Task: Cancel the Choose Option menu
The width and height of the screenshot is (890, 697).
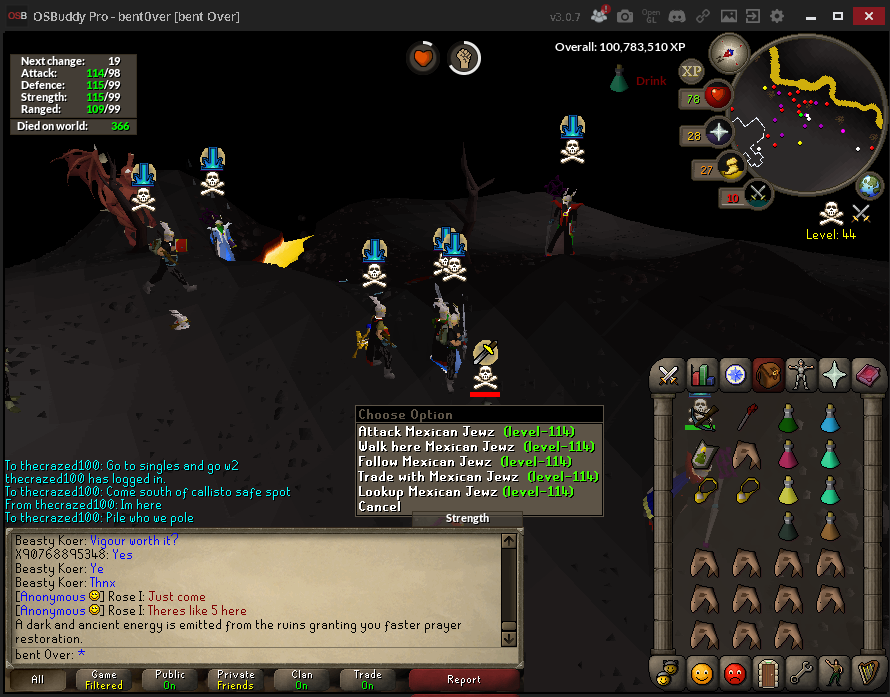Action: coord(380,507)
